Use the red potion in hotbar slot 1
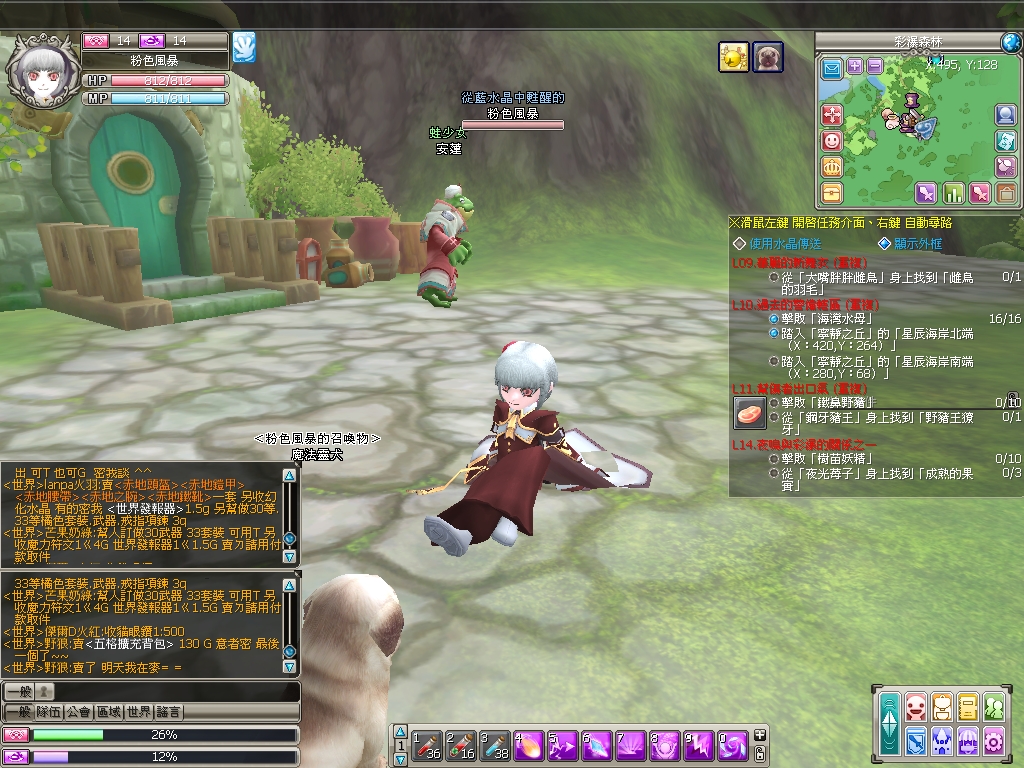 tap(428, 745)
